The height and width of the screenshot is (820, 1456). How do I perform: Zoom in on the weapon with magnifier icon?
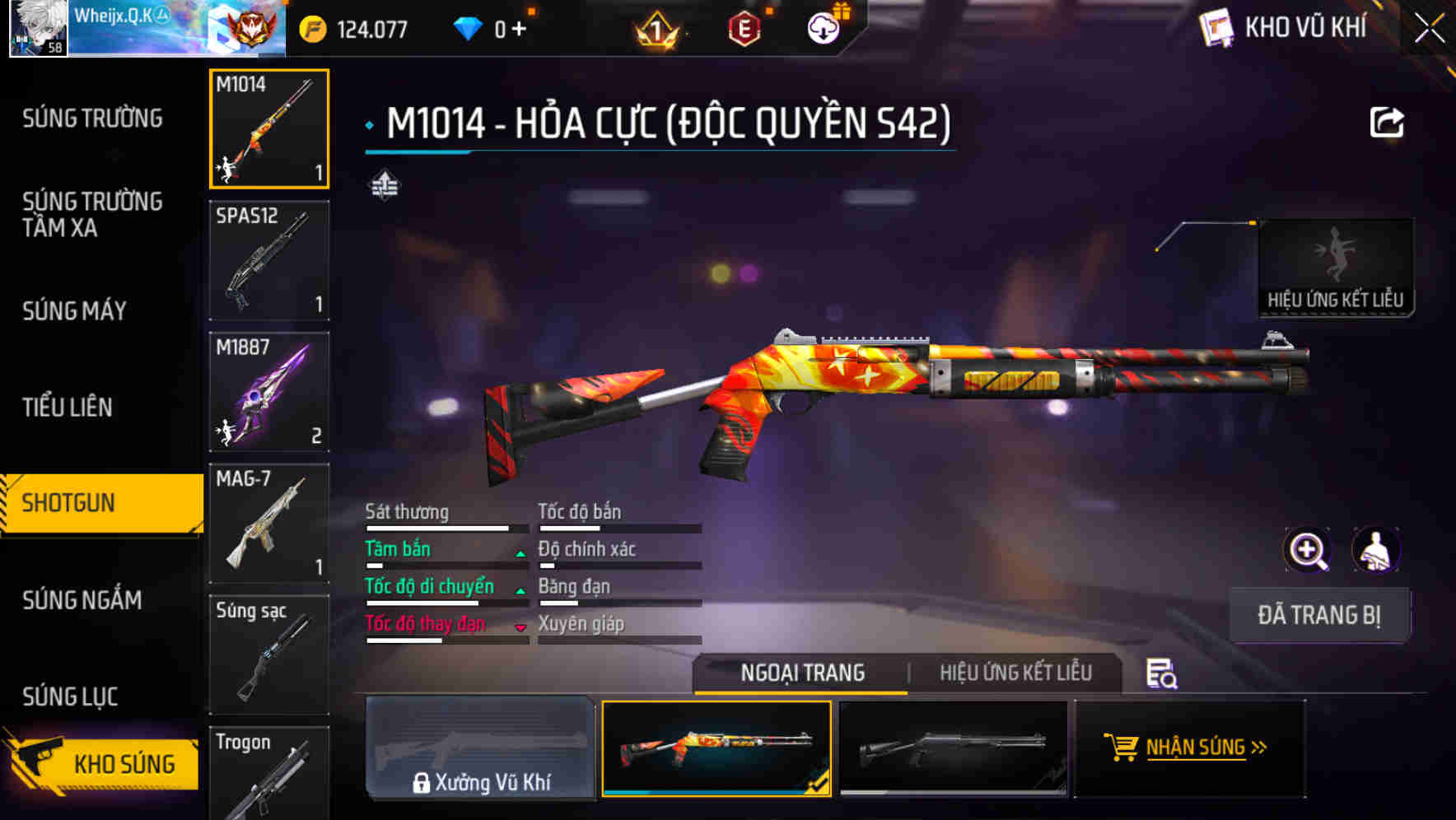point(1308,550)
